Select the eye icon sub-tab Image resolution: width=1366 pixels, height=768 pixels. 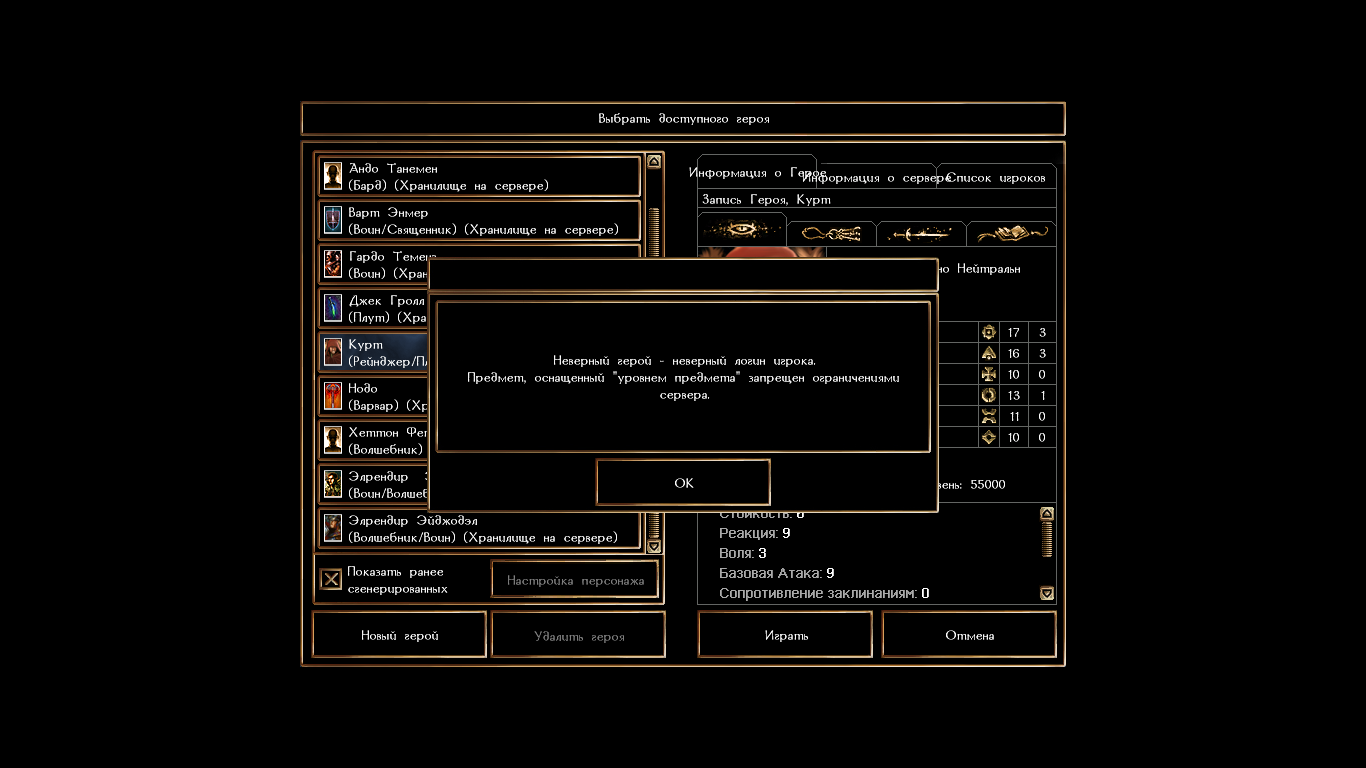tap(741, 231)
